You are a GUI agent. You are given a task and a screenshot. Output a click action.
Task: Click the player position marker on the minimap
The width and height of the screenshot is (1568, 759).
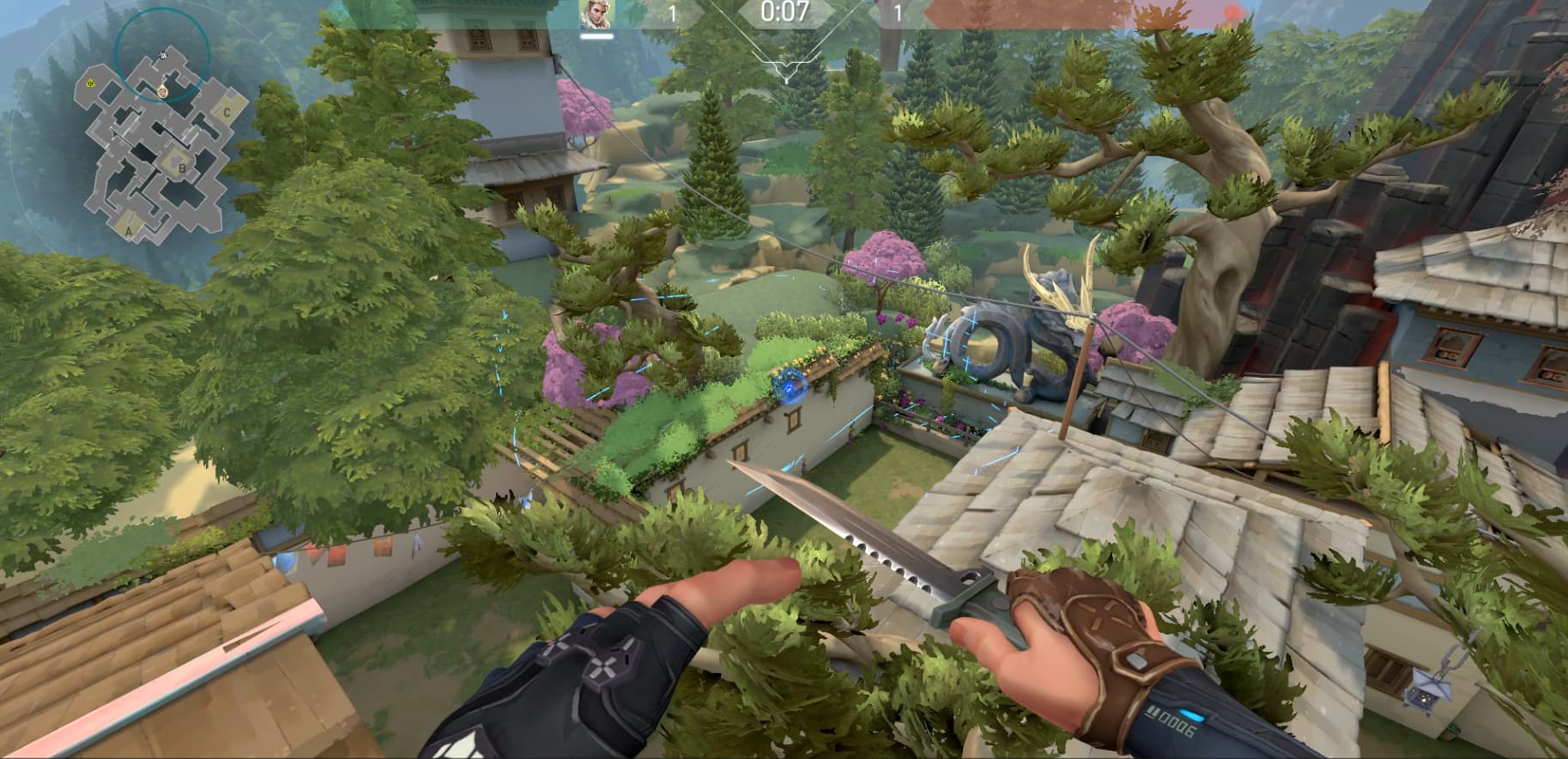[x=162, y=91]
